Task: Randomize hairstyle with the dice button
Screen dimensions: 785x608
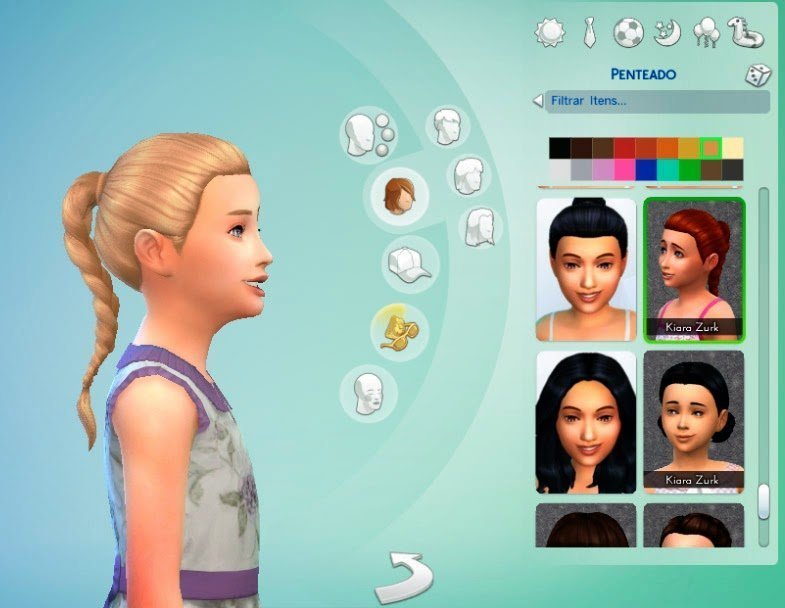Action: pyautogui.click(x=756, y=75)
